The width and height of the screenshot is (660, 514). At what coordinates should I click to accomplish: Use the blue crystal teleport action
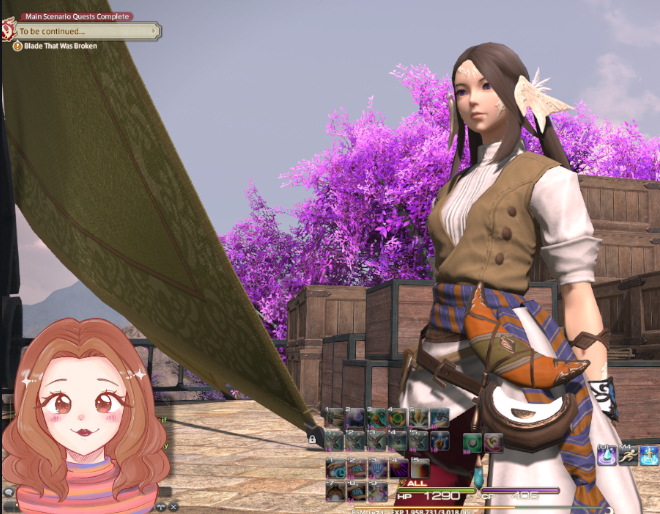[x=609, y=455]
